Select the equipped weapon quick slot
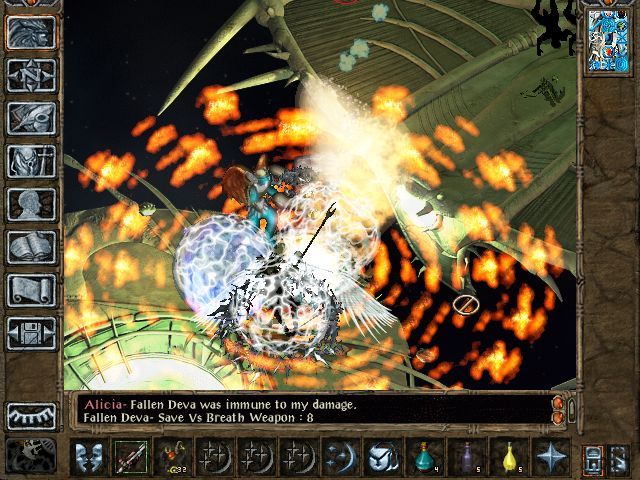 click(130, 458)
